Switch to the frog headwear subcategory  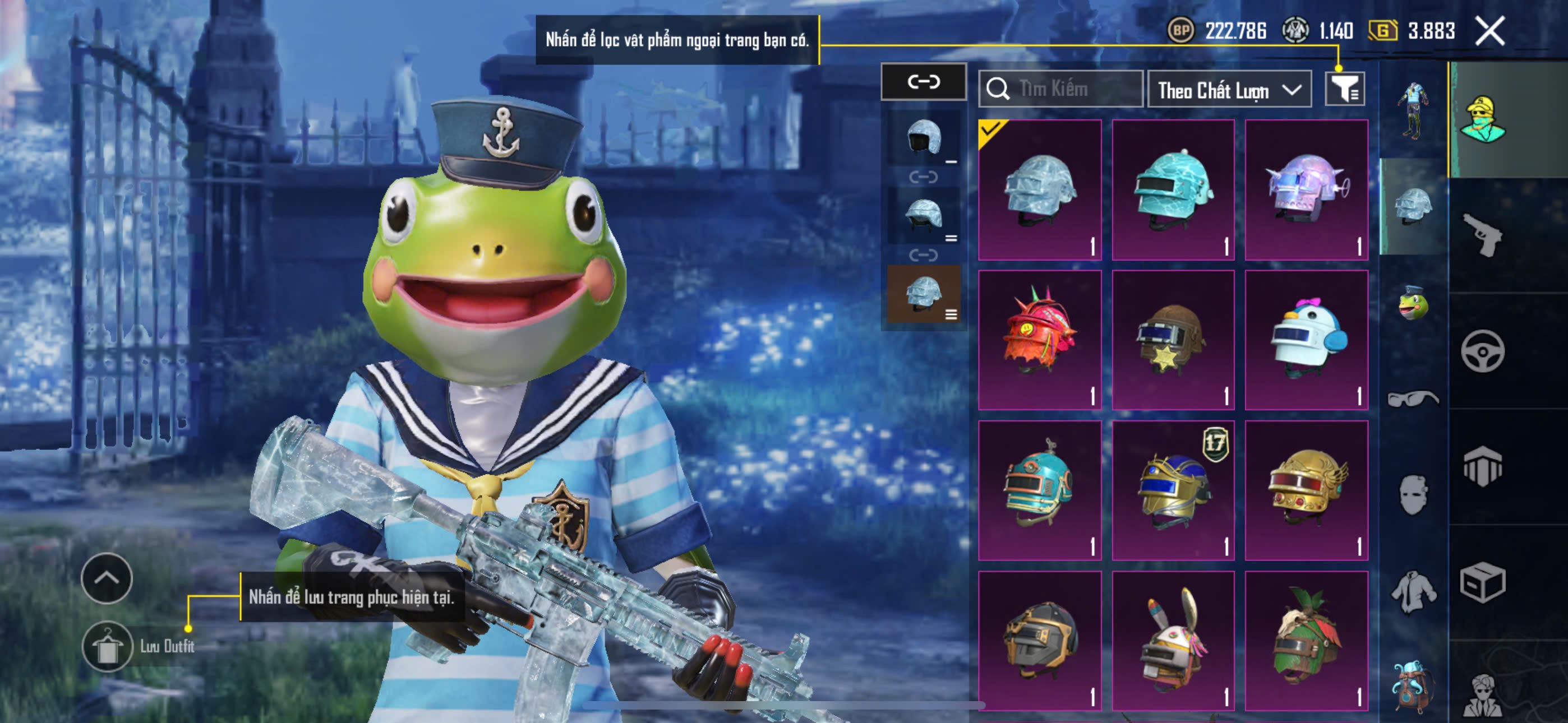click(x=1413, y=303)
